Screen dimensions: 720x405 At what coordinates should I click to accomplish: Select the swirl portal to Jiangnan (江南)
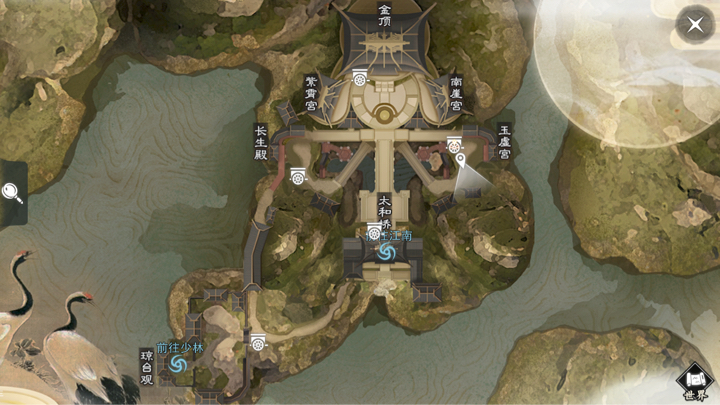[385, 253]
